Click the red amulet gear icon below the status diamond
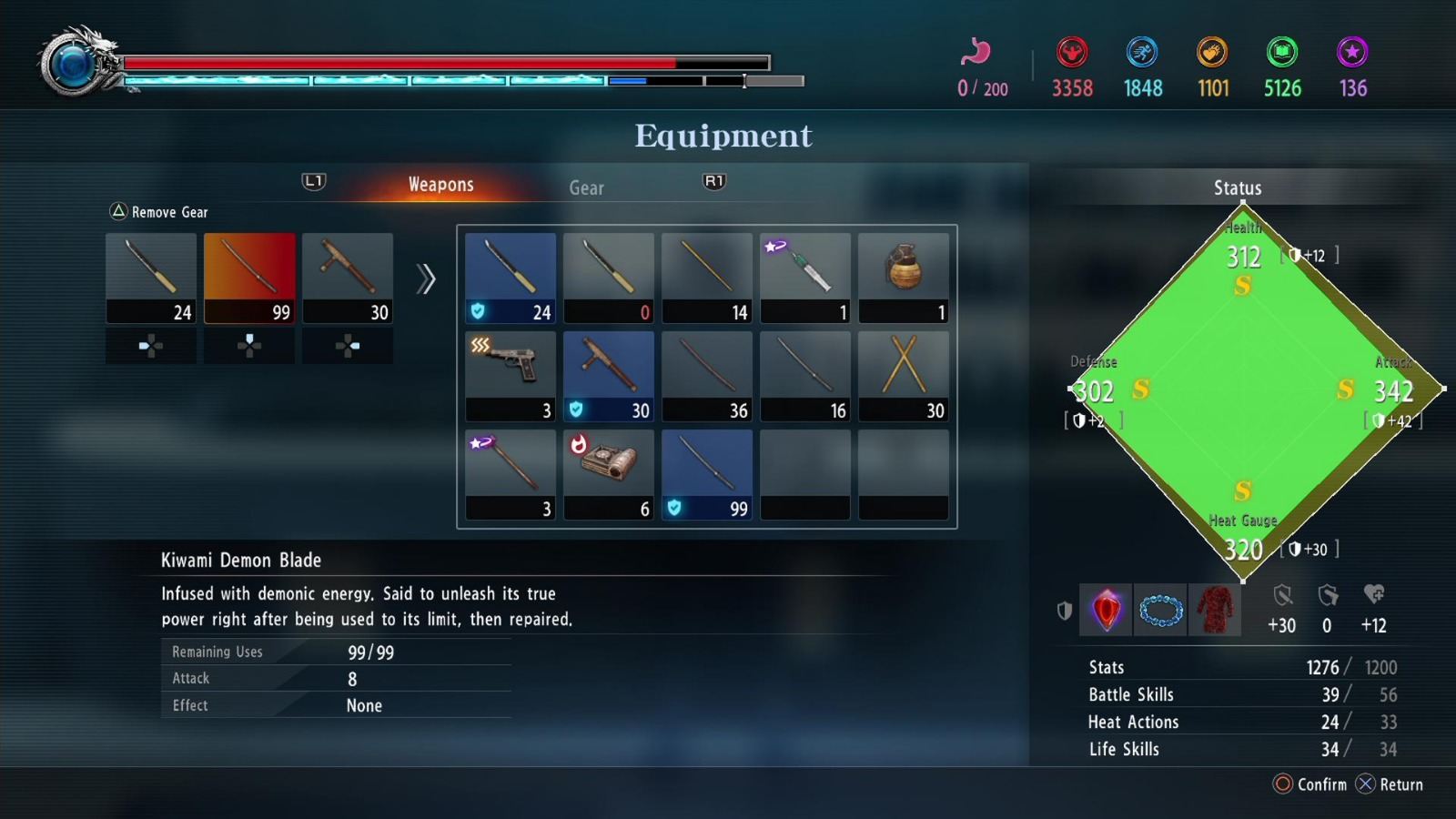Image resolution: width=1456 pixels, height=819 pixels. (1106, 610)
